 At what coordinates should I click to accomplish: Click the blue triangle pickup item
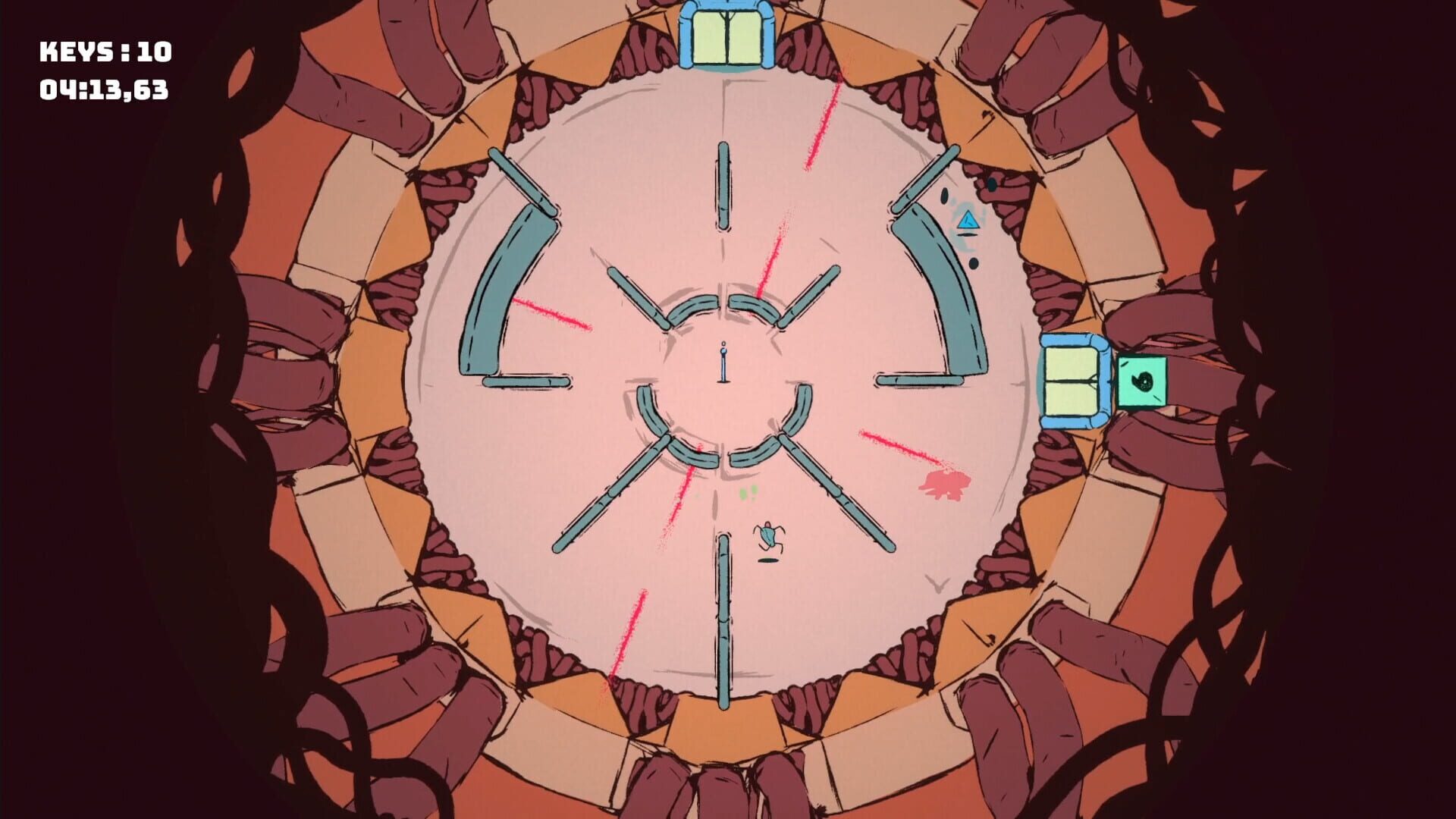pyautogui.click(x=967, y=222)
